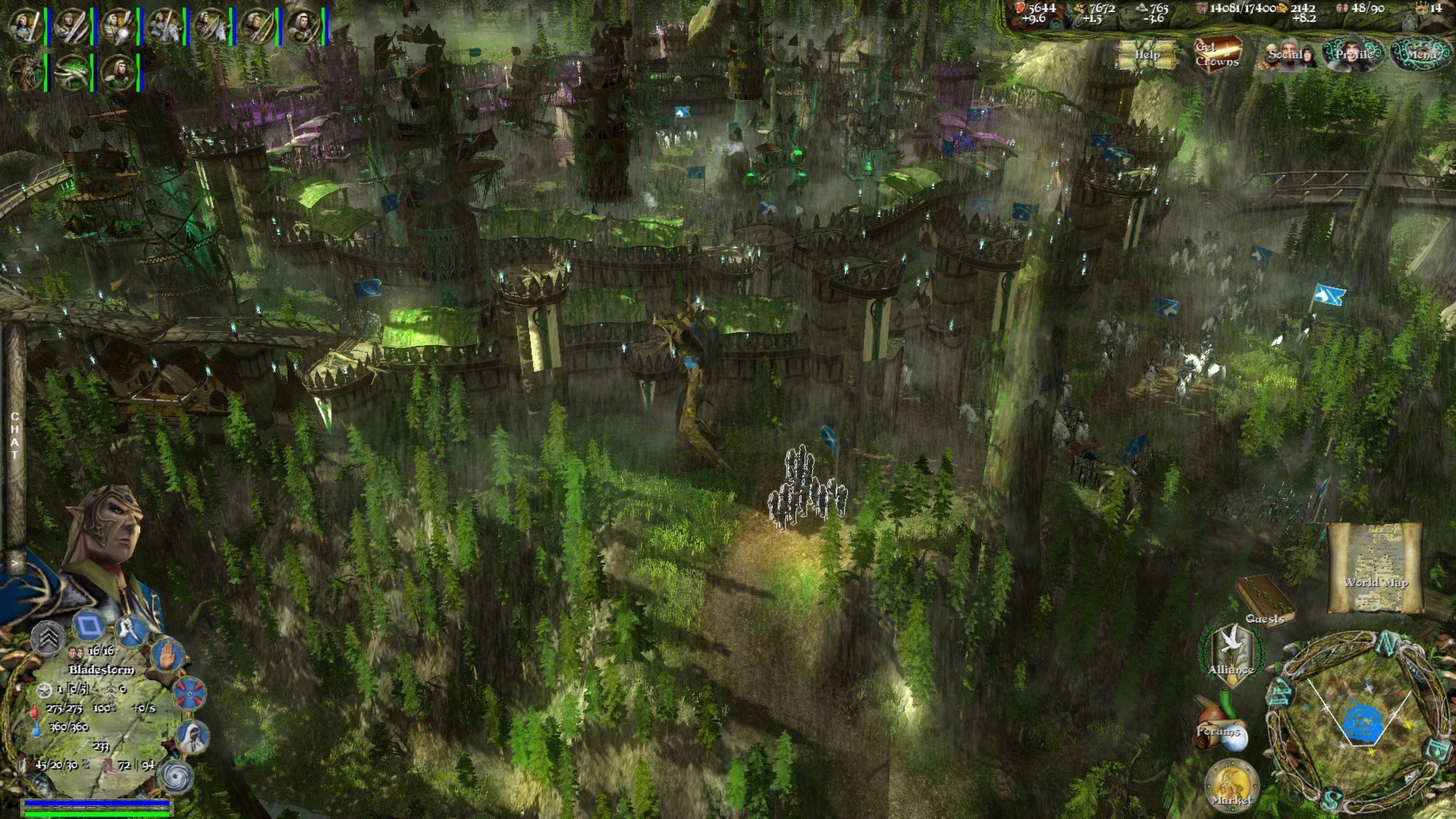View your Profile
The height and width of the screenshot is (819, 1456).
click(x=1353, y=54)
